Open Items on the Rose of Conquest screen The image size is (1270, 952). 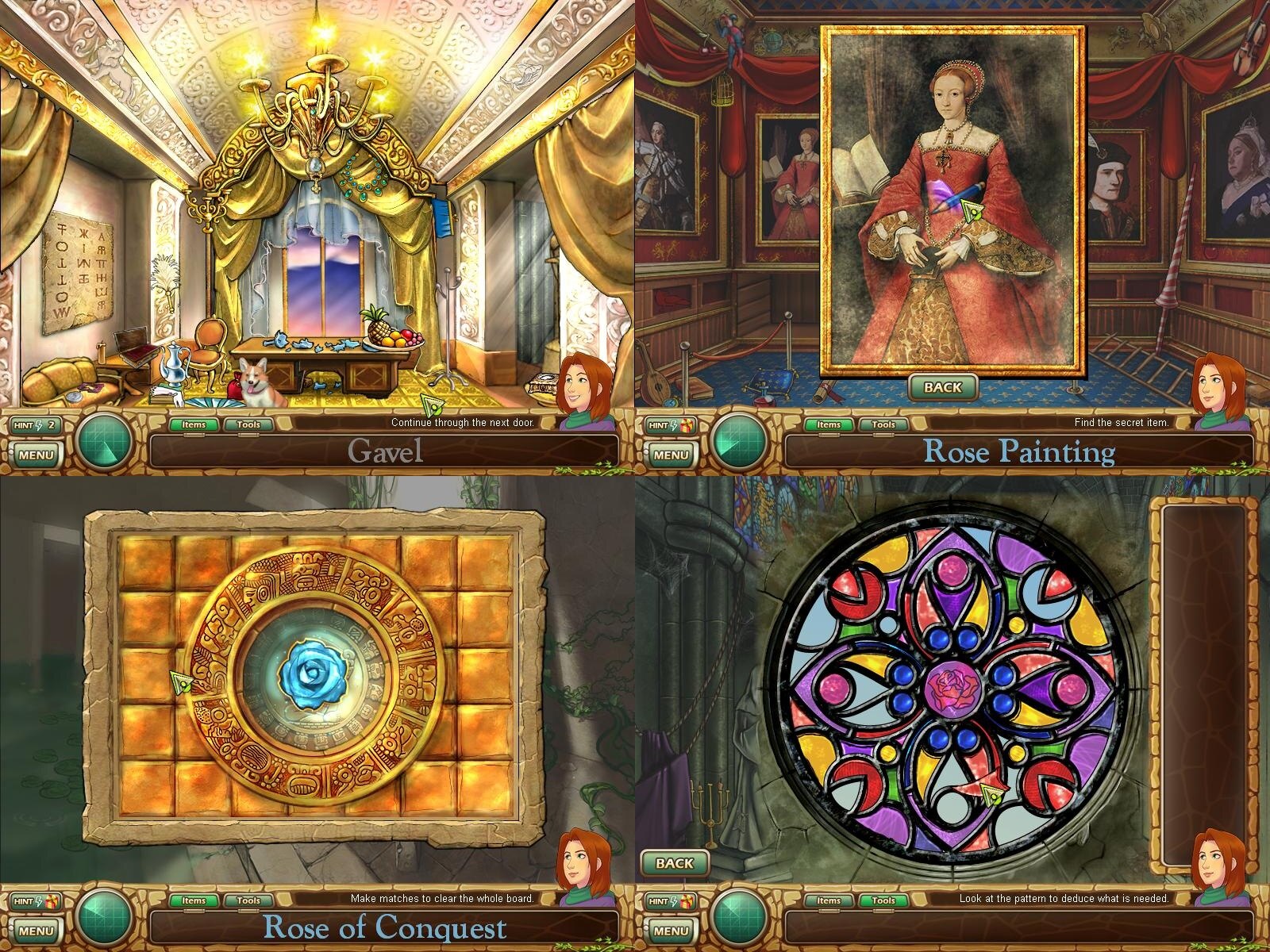point(194,900)
